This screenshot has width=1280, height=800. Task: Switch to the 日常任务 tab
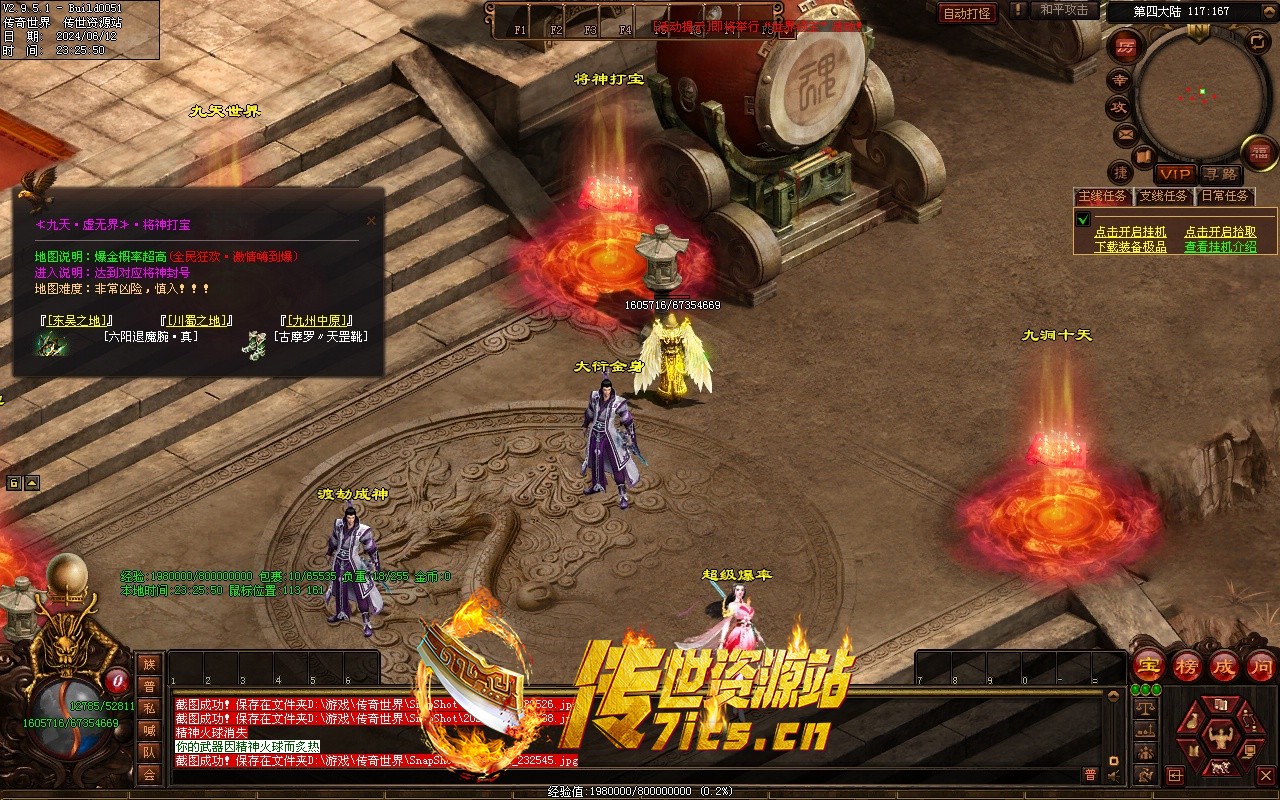coord(1225,196)
